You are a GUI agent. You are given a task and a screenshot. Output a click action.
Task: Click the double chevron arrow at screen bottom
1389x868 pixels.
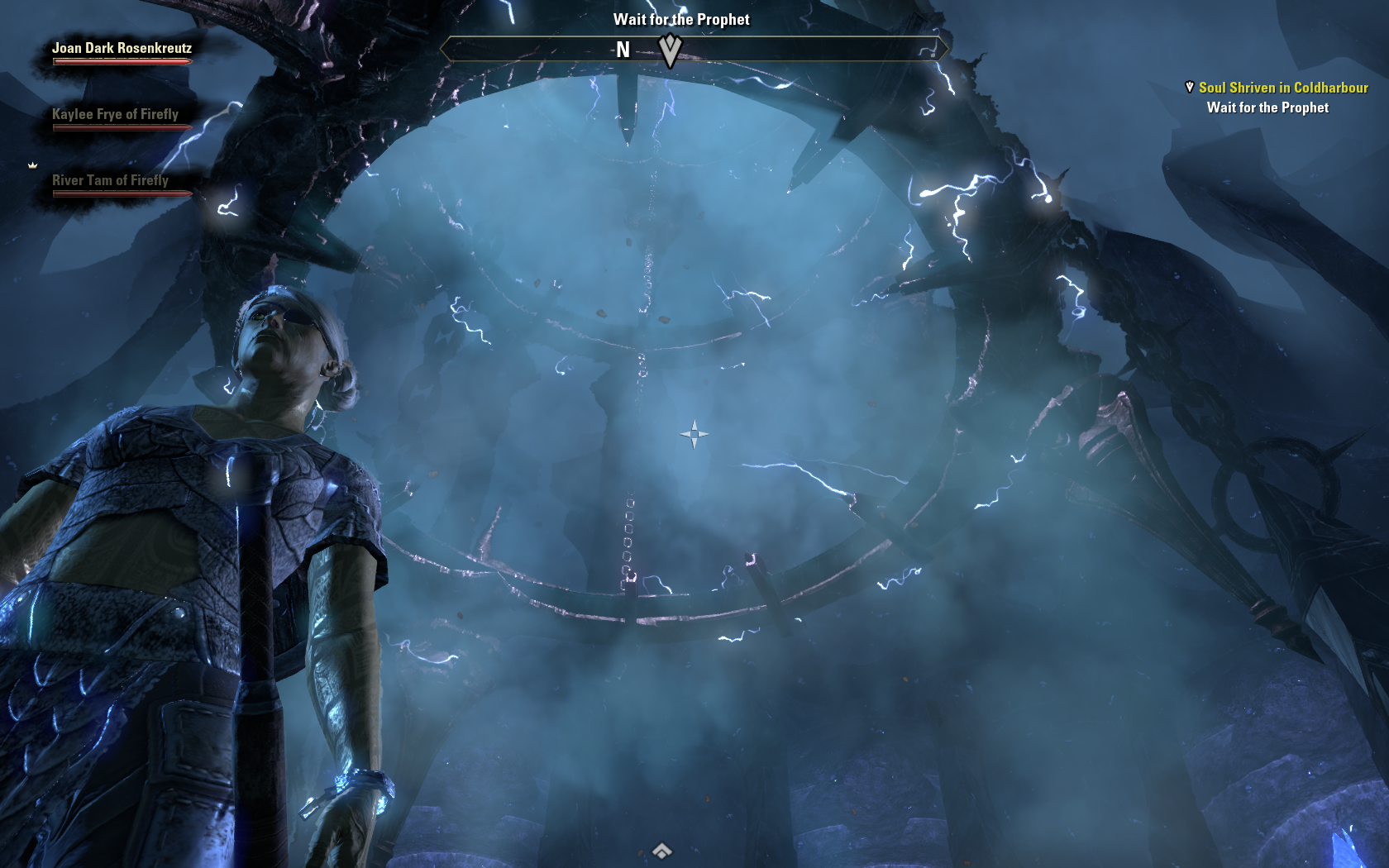click(661, 851)
